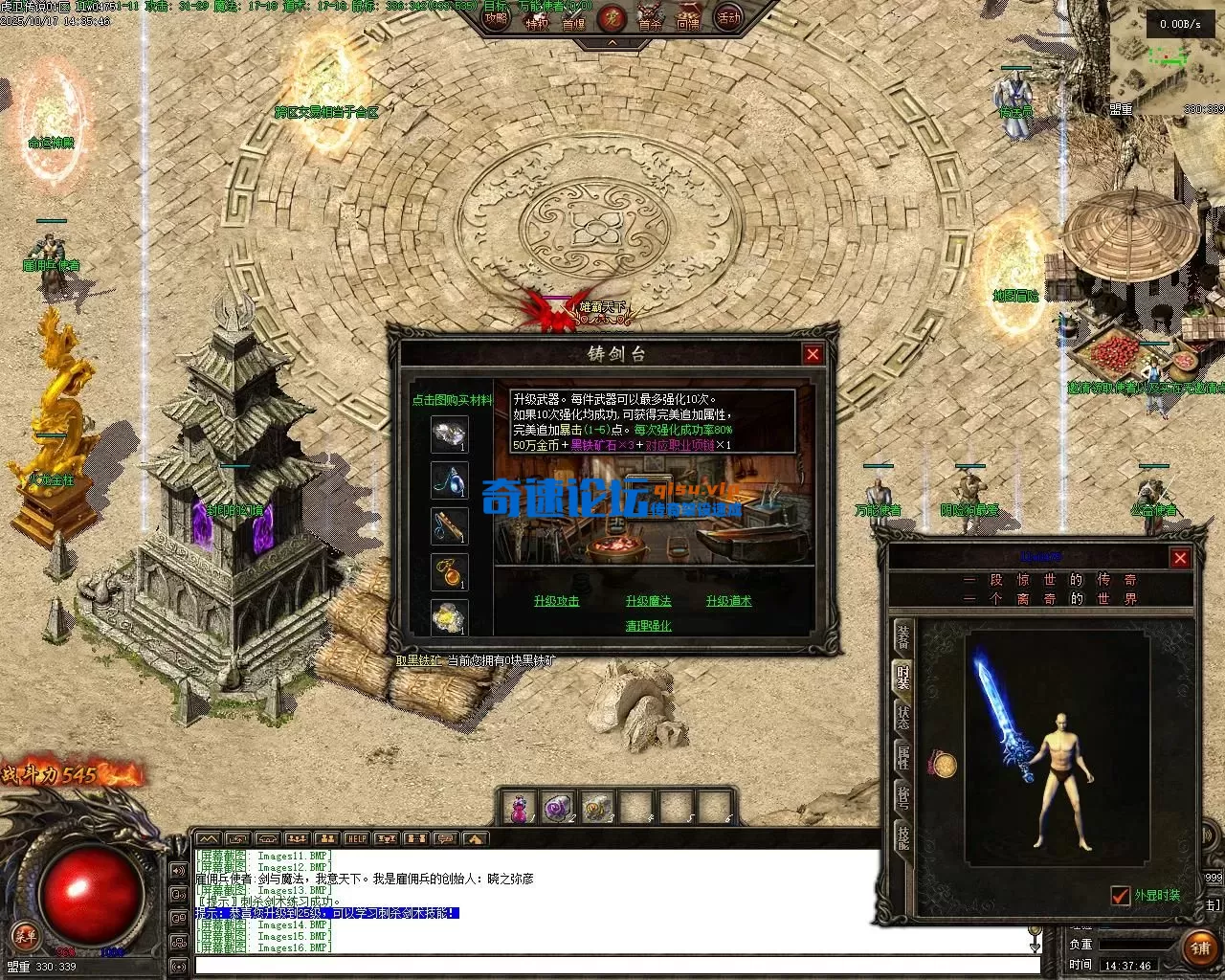Open the 攻略 guide button
Screen dimensions: 1225x980
[x=496, y=18]
